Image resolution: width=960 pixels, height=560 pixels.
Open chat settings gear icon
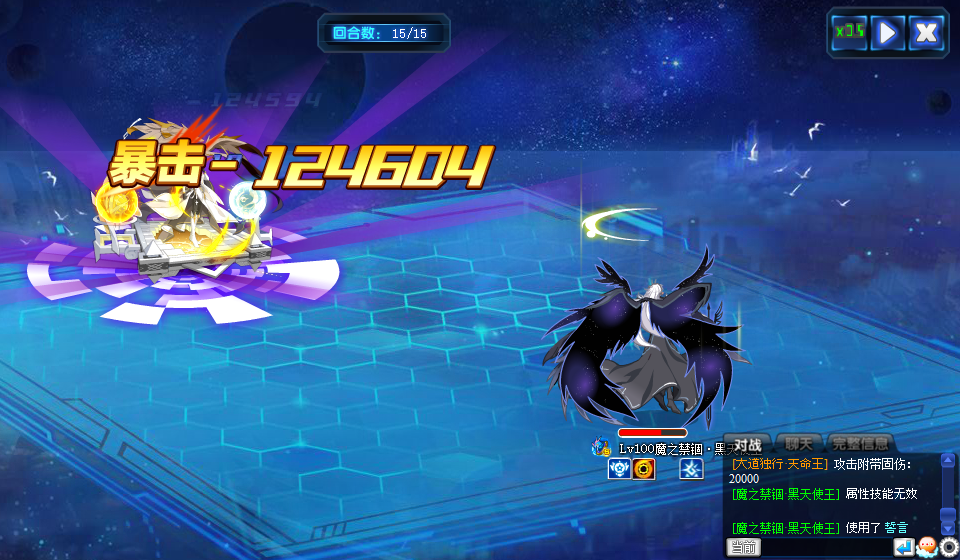click(x=949, y=547)
